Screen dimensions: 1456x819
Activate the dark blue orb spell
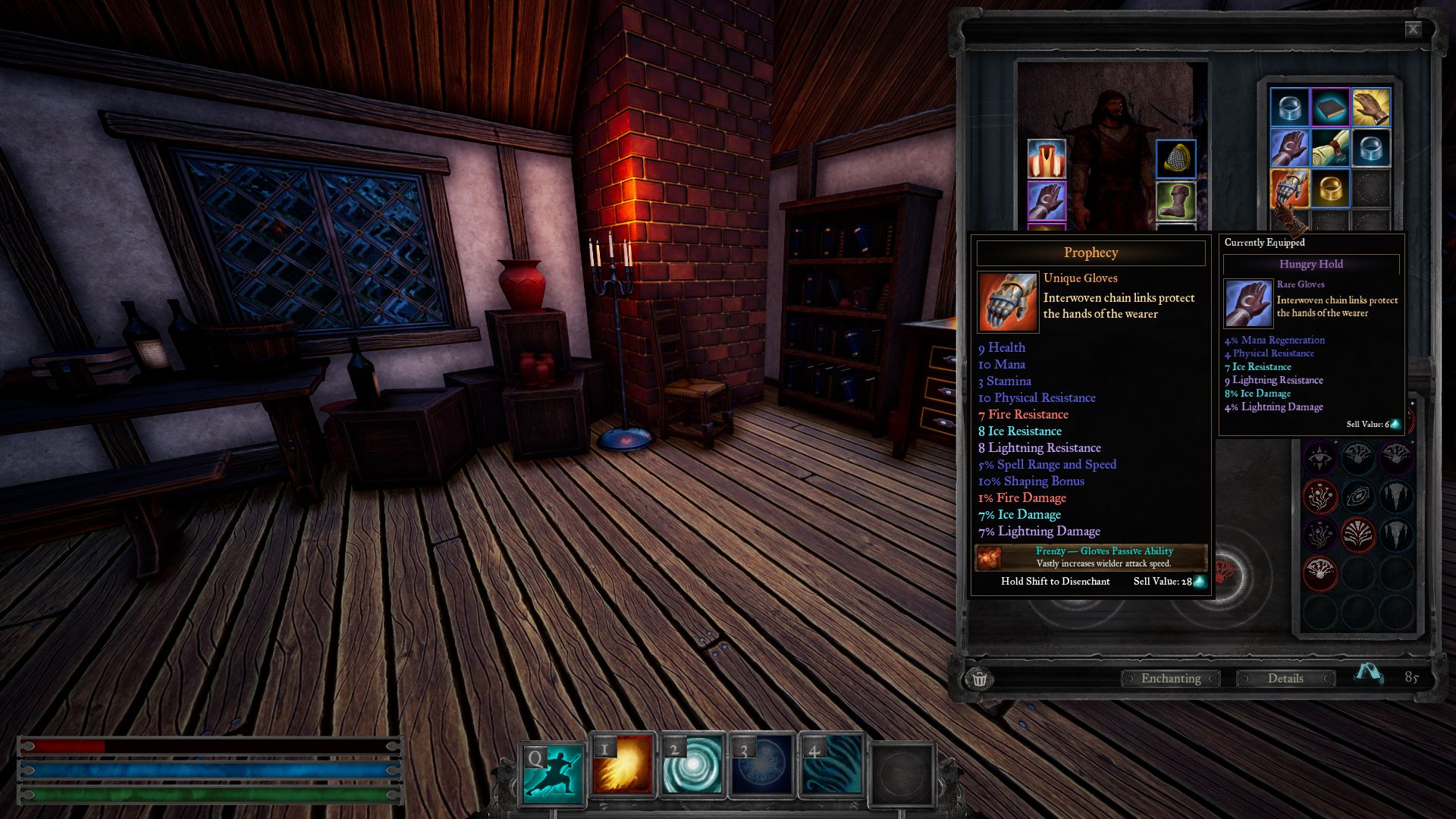(761, 767)
